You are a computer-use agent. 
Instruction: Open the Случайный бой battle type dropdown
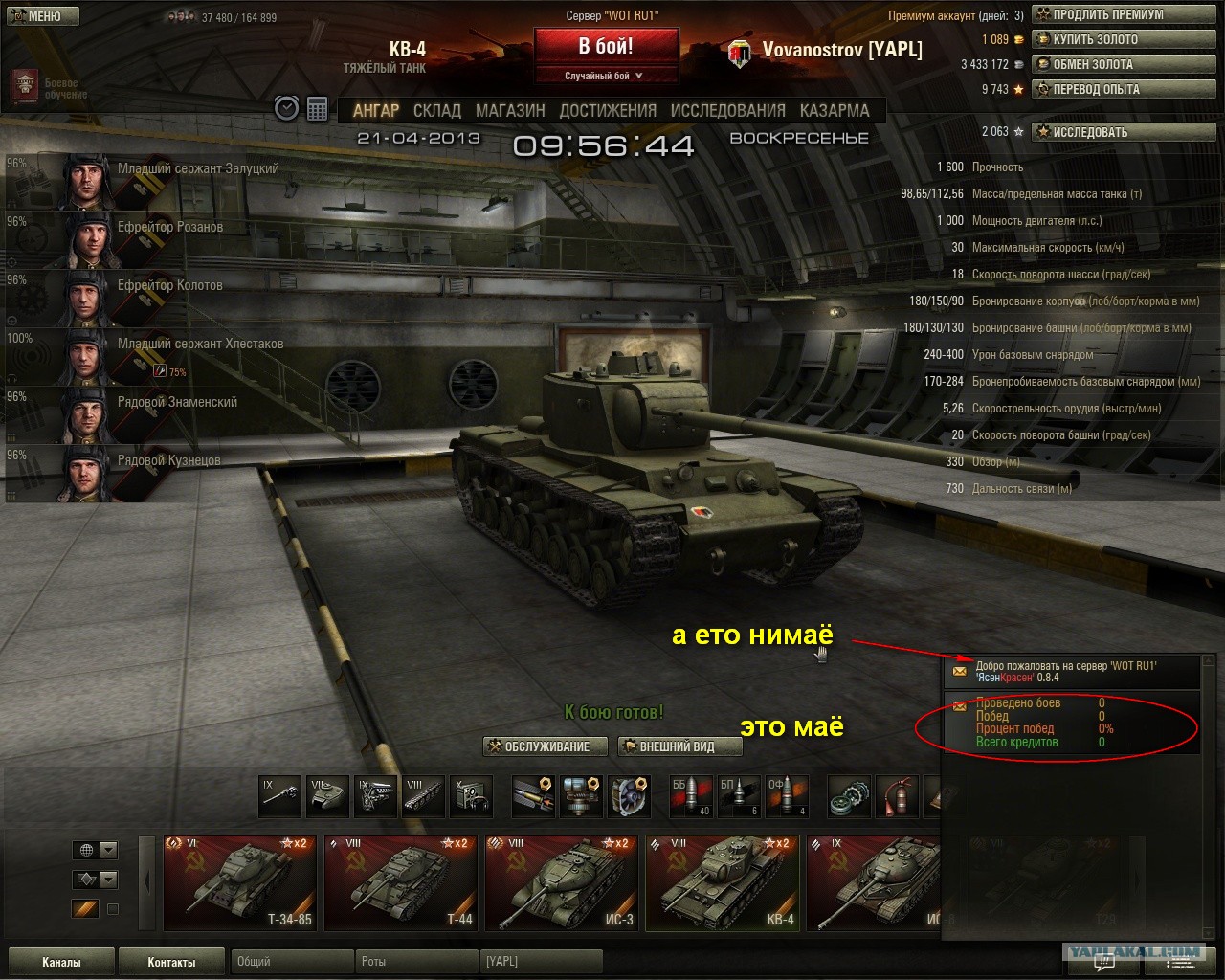[x=606, y=76]
